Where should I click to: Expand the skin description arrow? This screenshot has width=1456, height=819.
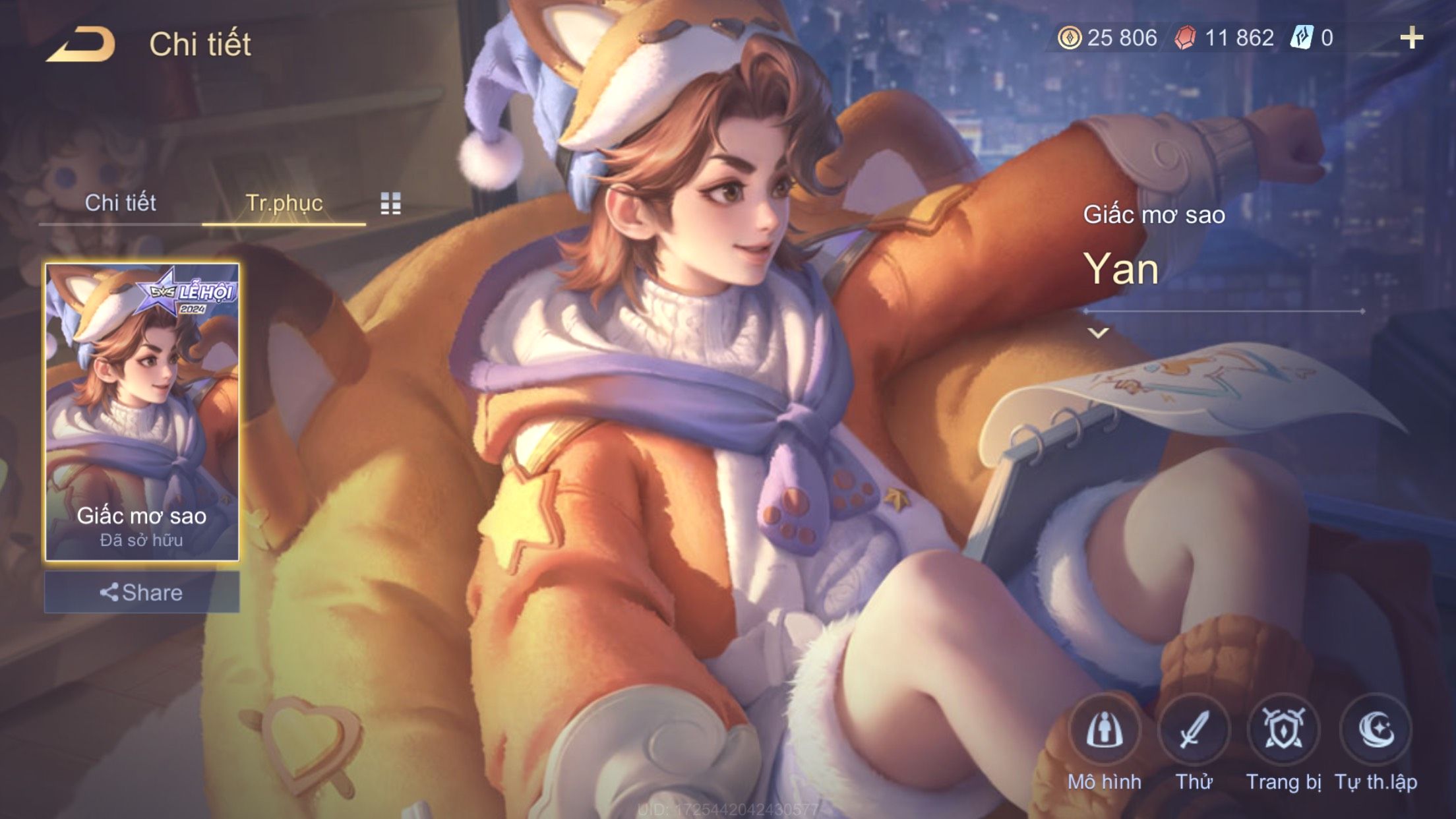1098,333
